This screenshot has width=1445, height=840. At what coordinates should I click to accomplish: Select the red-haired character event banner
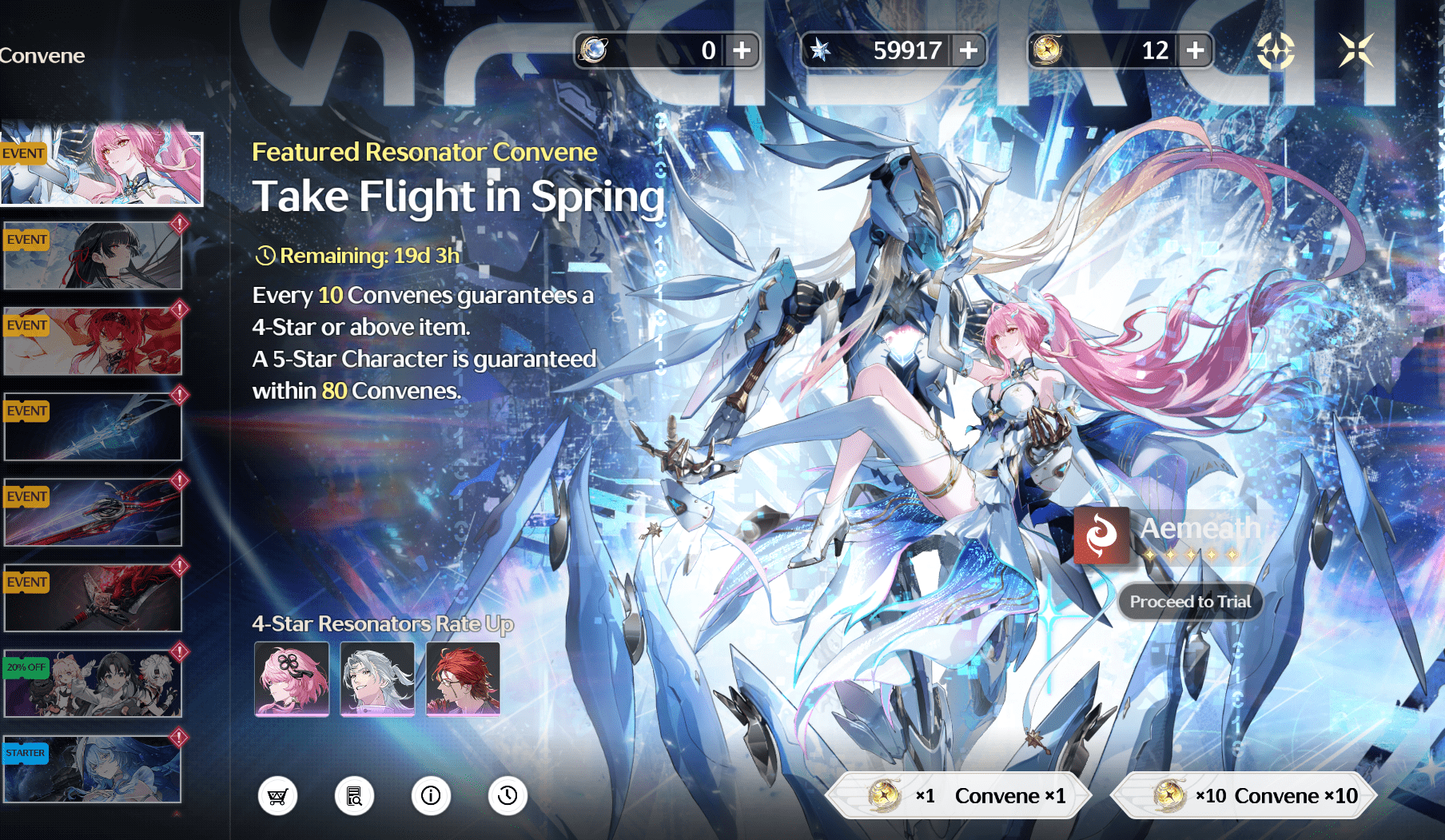[93, 339]
